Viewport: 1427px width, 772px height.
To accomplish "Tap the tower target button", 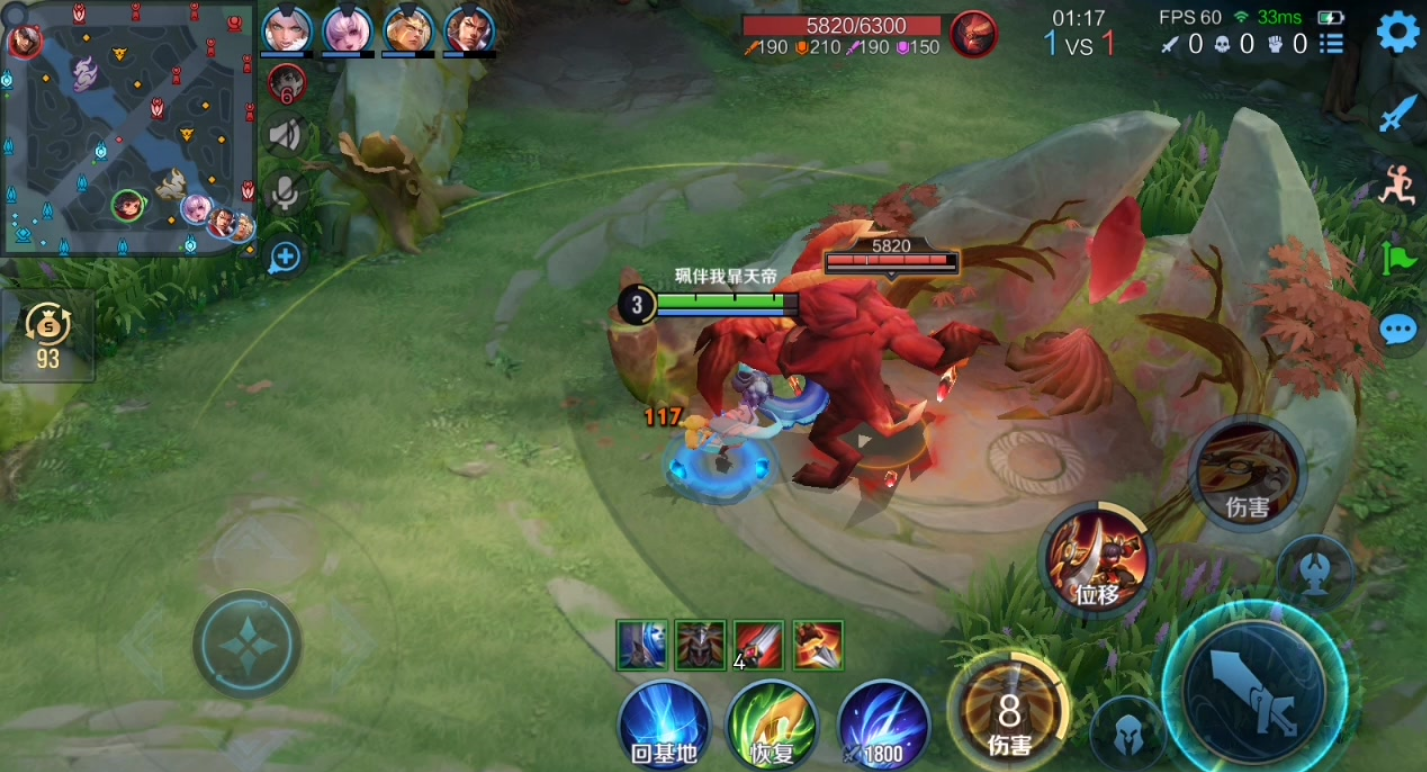I will (x=1314, y=572).
